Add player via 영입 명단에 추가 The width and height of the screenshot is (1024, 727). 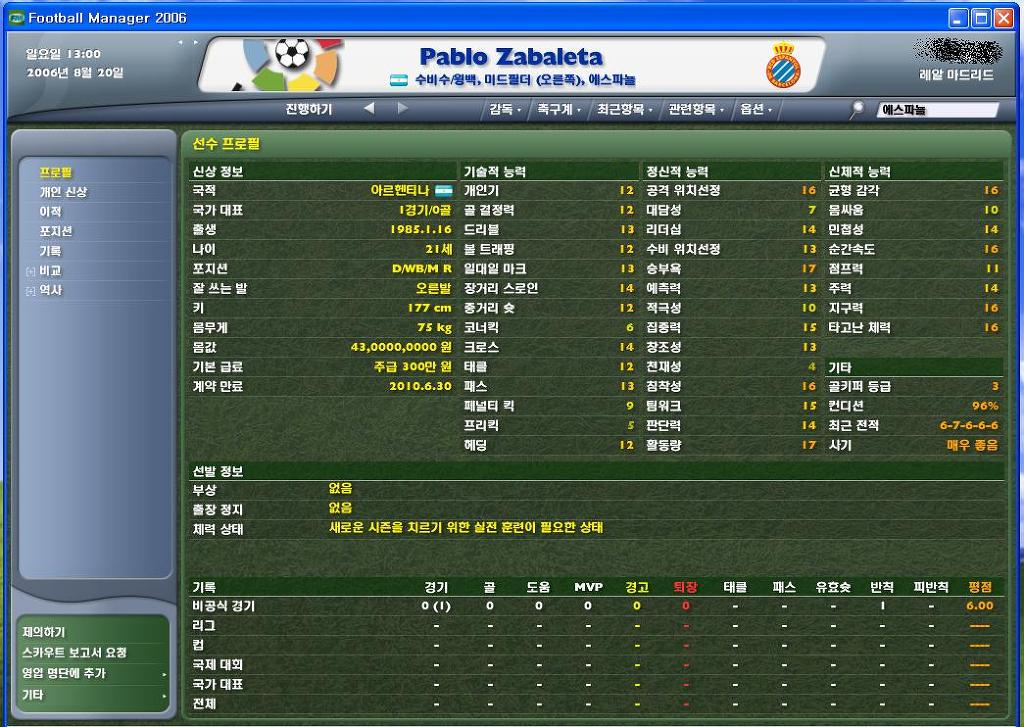pos(64,674)
